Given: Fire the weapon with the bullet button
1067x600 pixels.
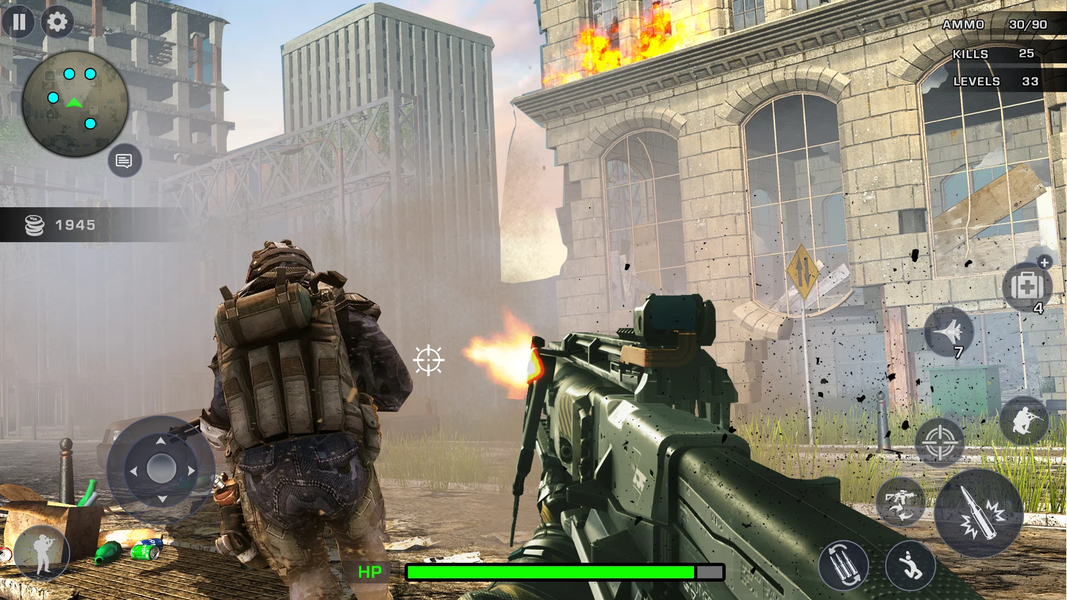Looking at the screenshot, I should [x=978, y=513].
